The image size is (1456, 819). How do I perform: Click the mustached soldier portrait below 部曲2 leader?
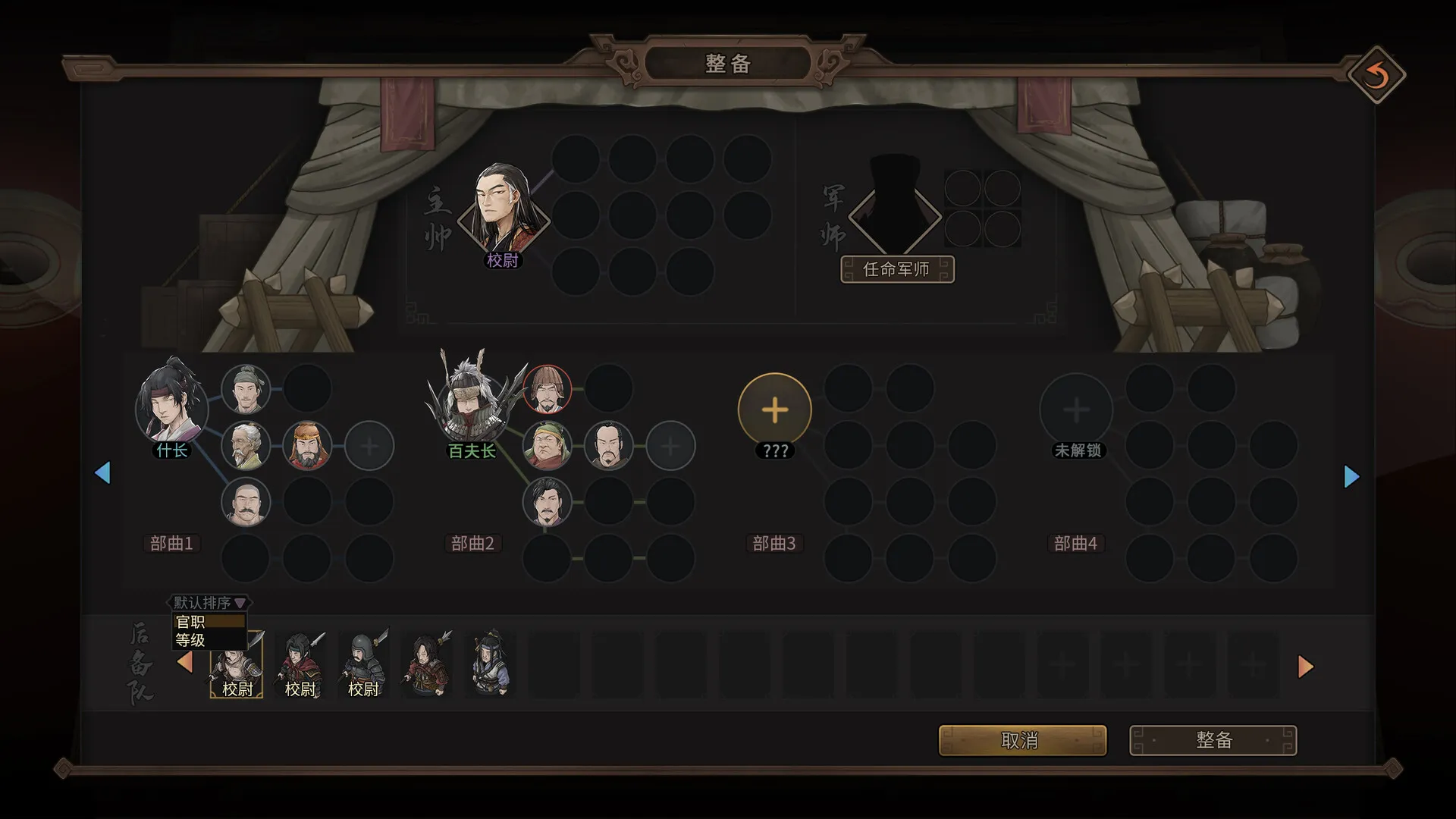click(x=548, y=502)
